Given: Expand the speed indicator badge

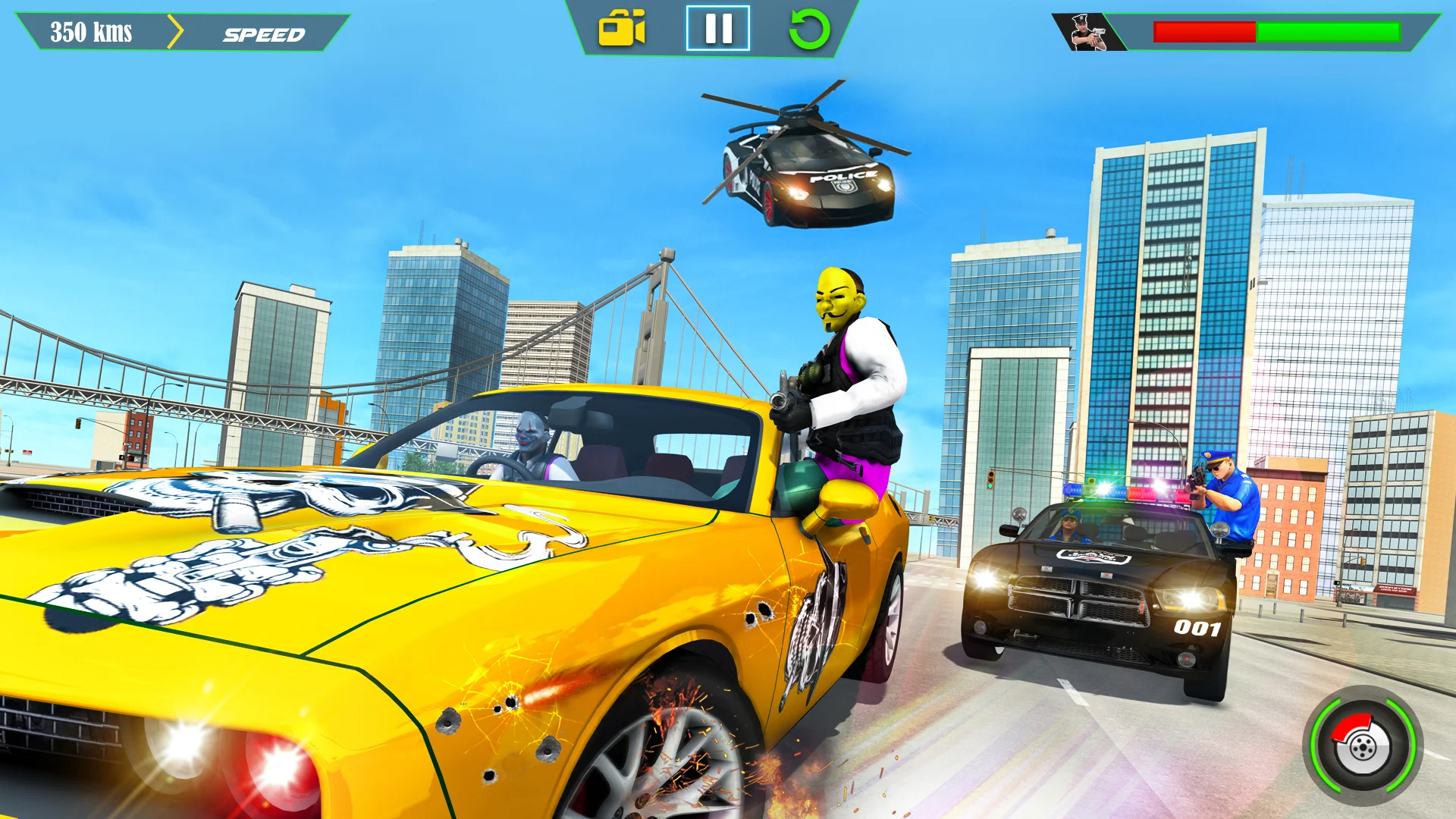Looking at the screenshot, I should [x=174, y=32].
